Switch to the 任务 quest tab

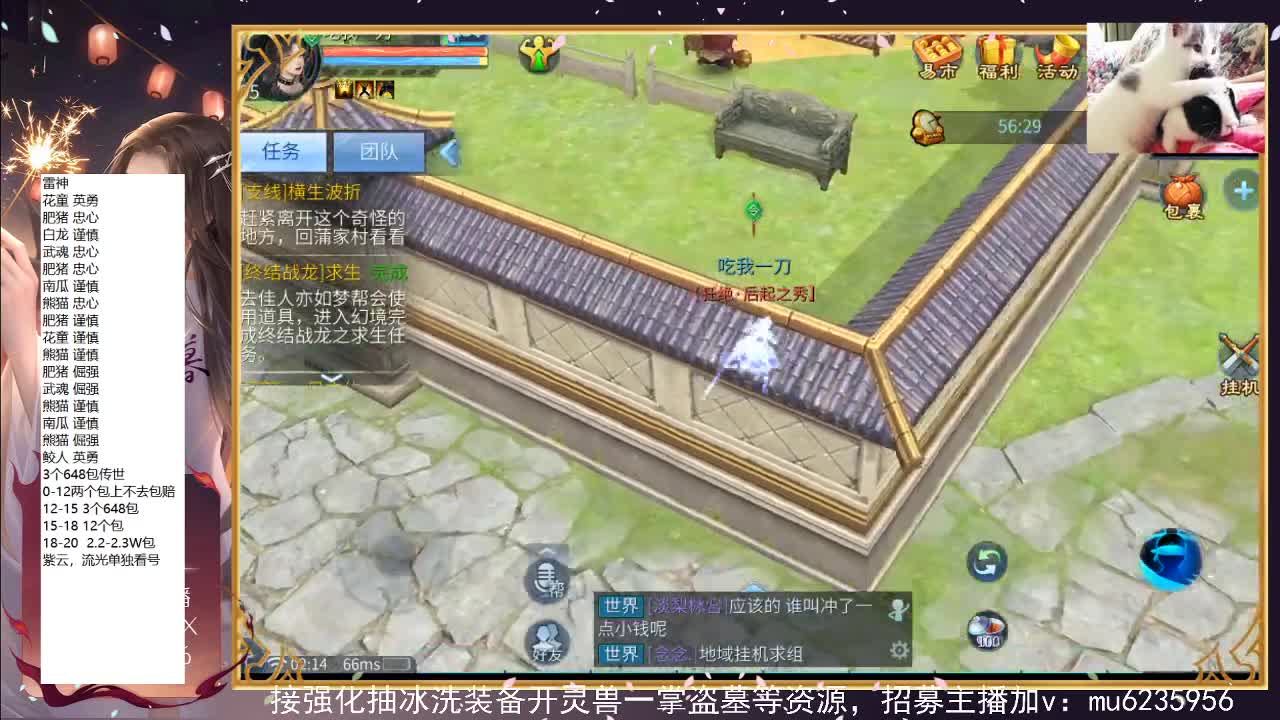tap(282, 152)
